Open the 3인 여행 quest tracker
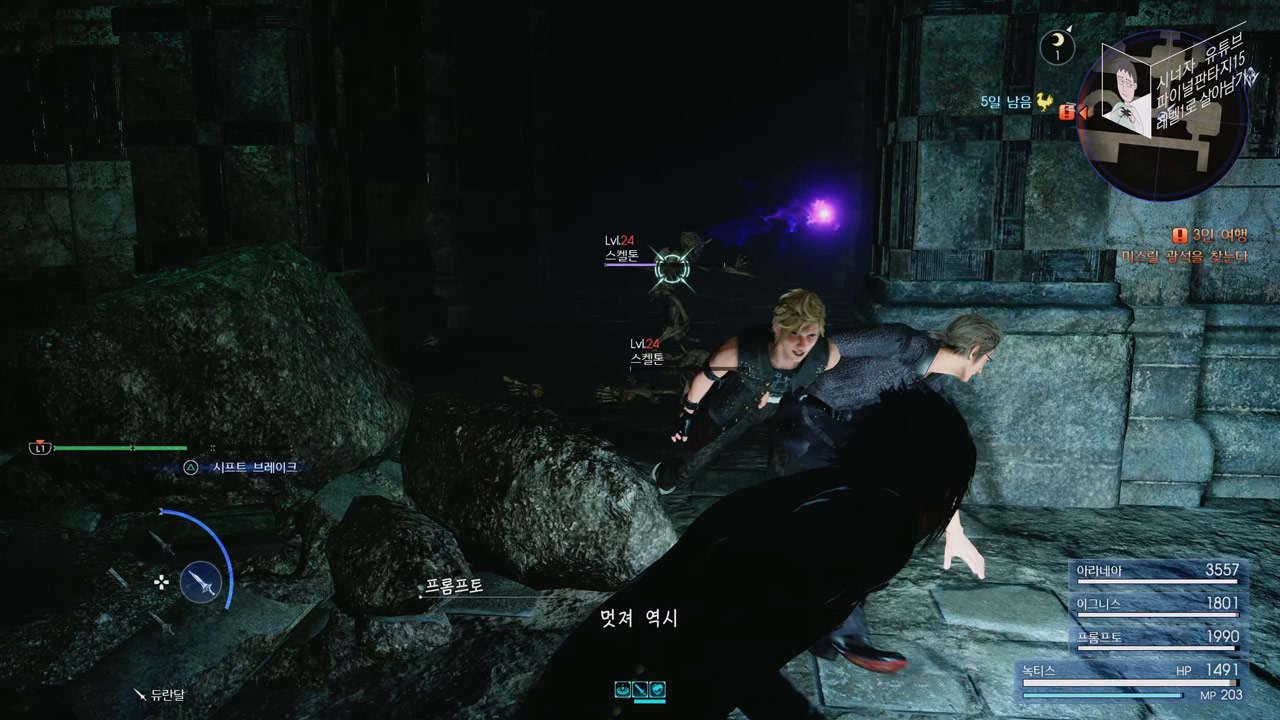The height and width of the screenshot is (720, 1280). [x=1212, y=236]
